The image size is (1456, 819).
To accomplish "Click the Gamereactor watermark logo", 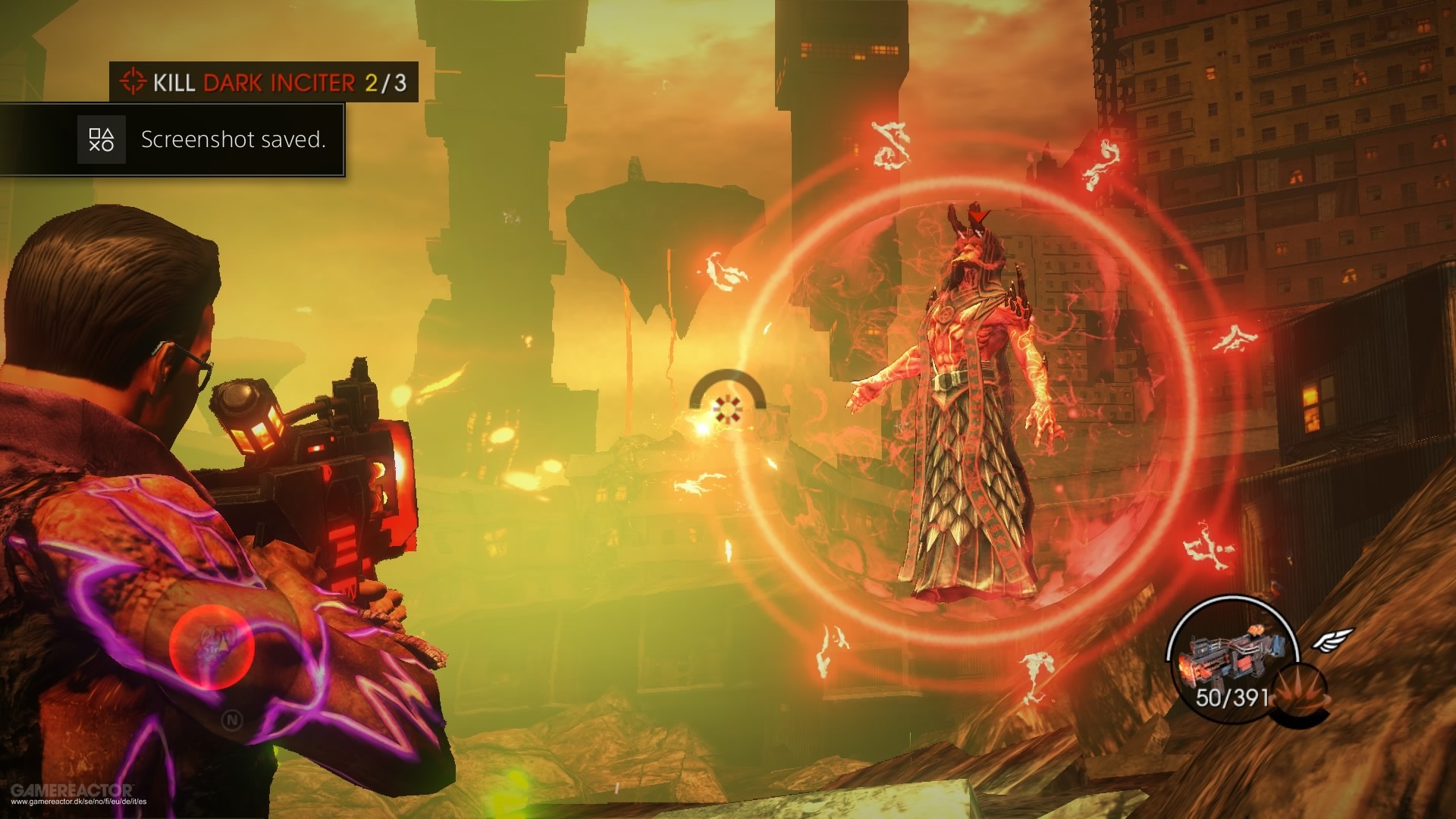I will pos(72,790).
